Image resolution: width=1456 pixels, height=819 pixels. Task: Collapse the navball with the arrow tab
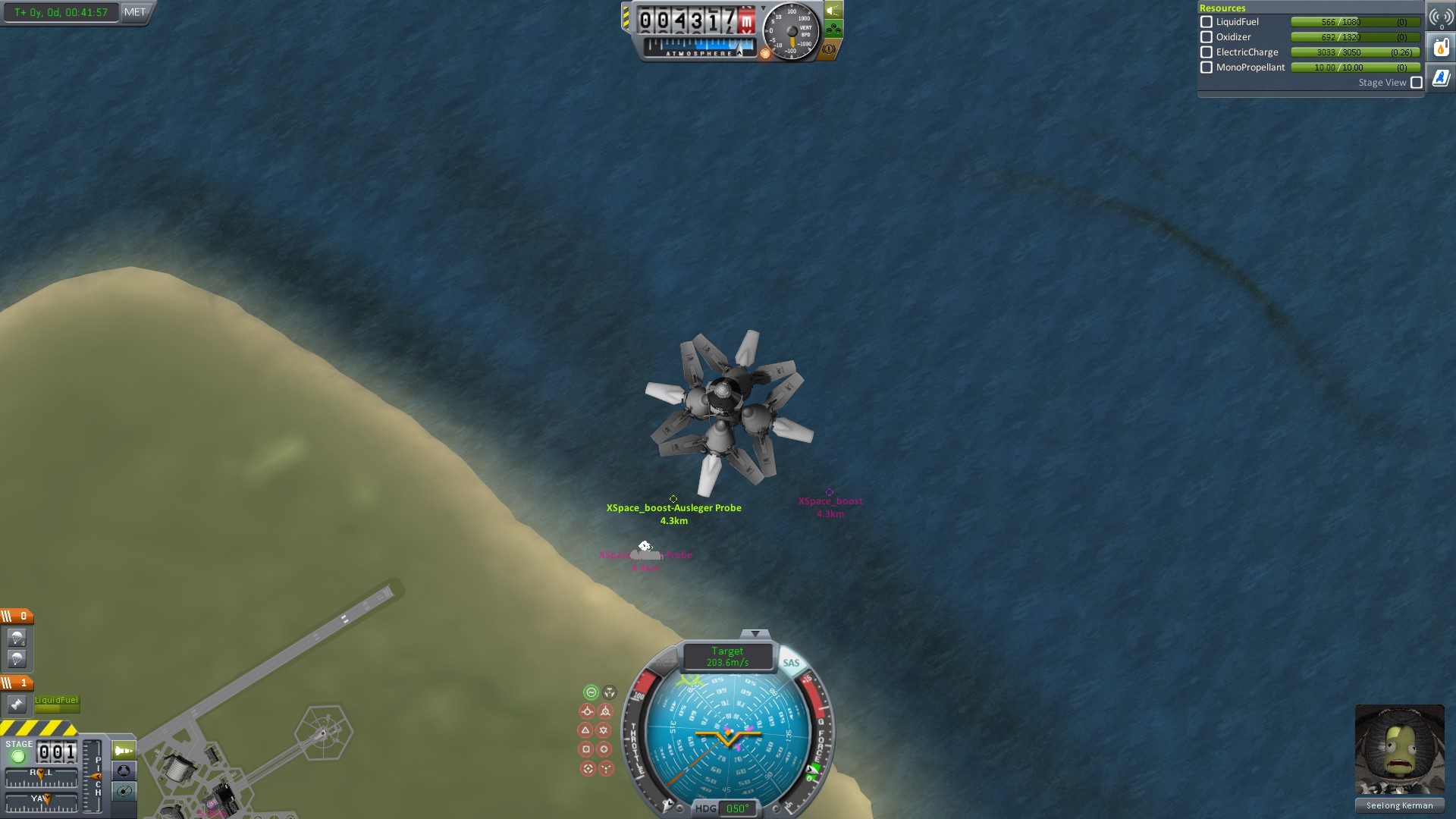click(755, 633)
